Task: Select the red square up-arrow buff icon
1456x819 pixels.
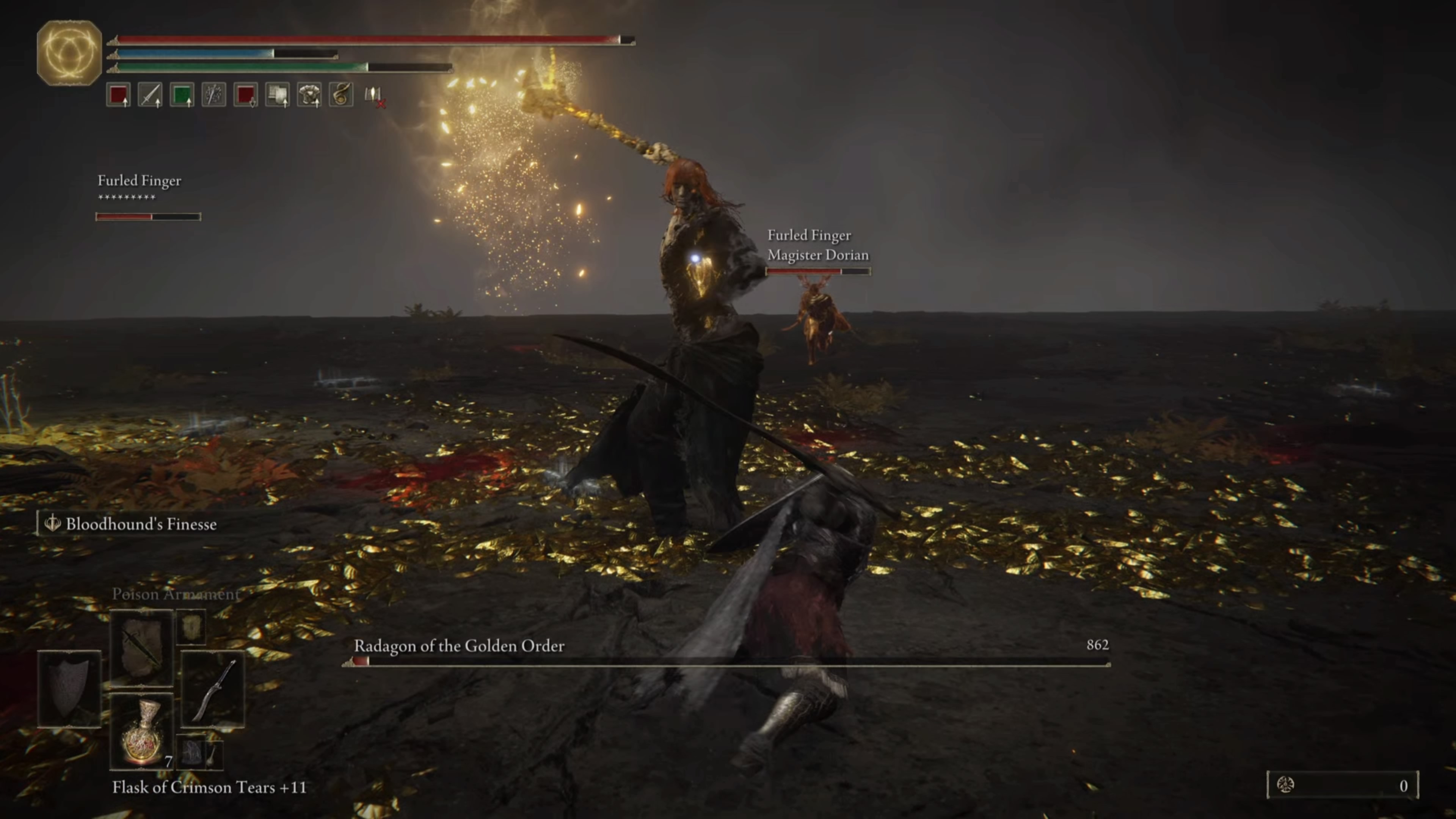Action: pyautogui.click(x=118, y=94)
